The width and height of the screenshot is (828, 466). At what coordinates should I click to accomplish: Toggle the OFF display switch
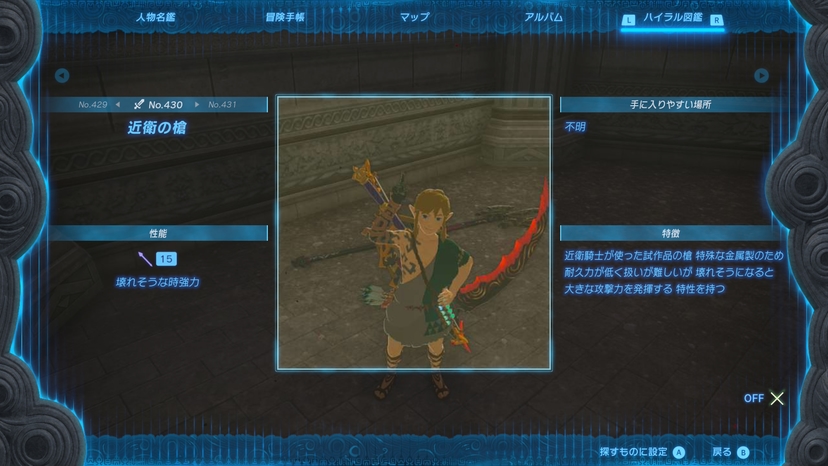765,398
